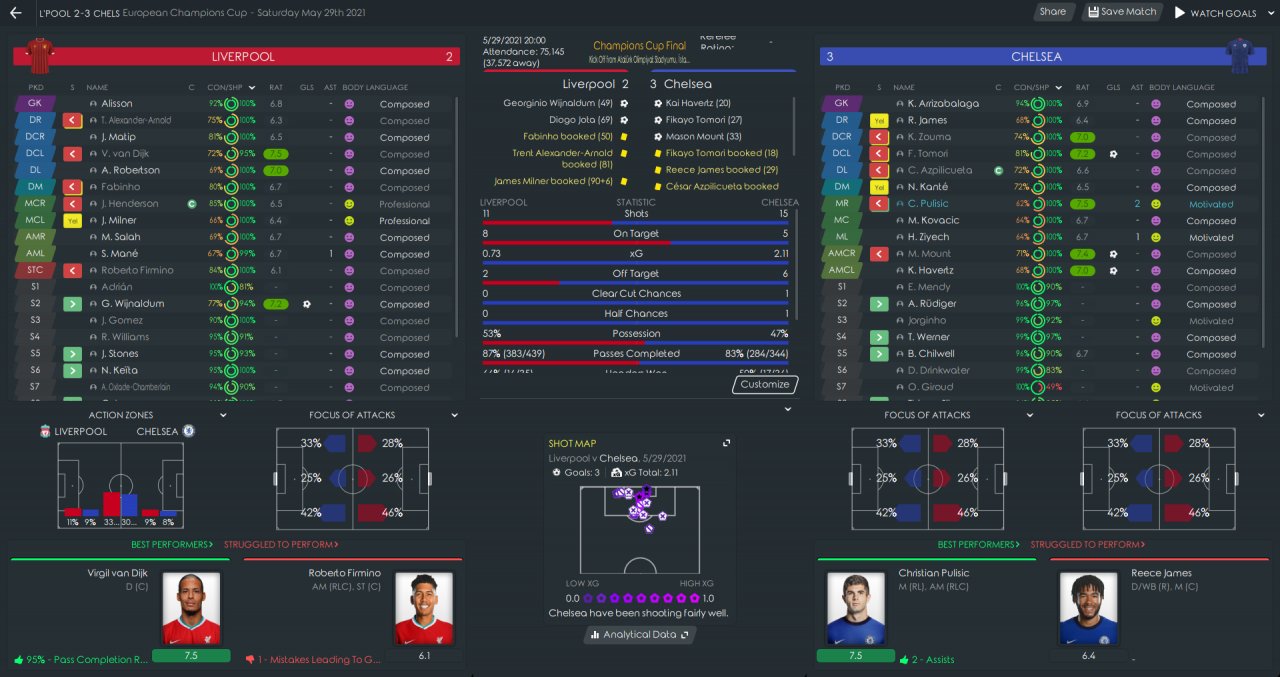Open Roberto Firmino's portrait card

tap(424, 608)
